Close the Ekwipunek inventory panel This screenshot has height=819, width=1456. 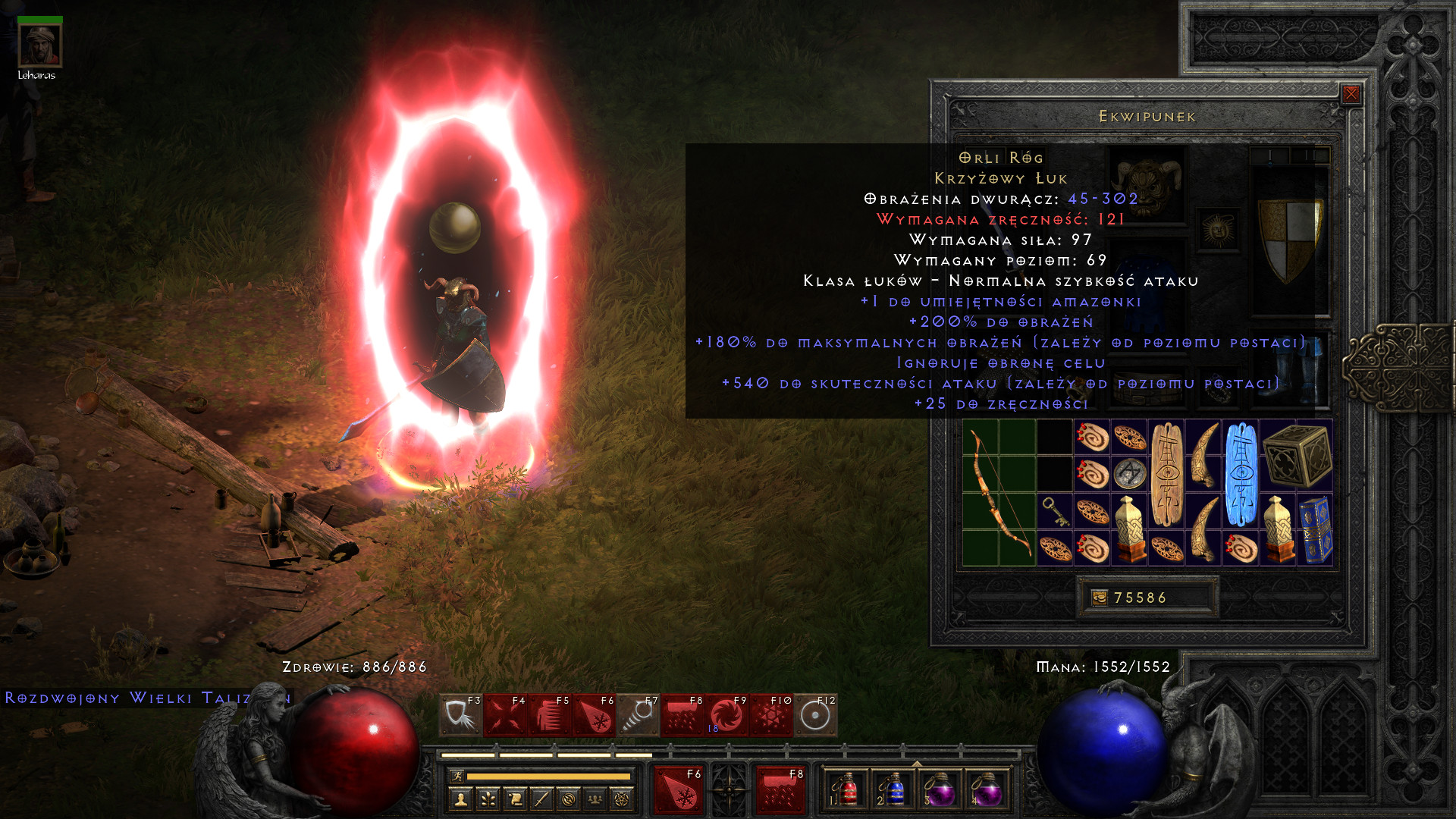pos(1351,94)
